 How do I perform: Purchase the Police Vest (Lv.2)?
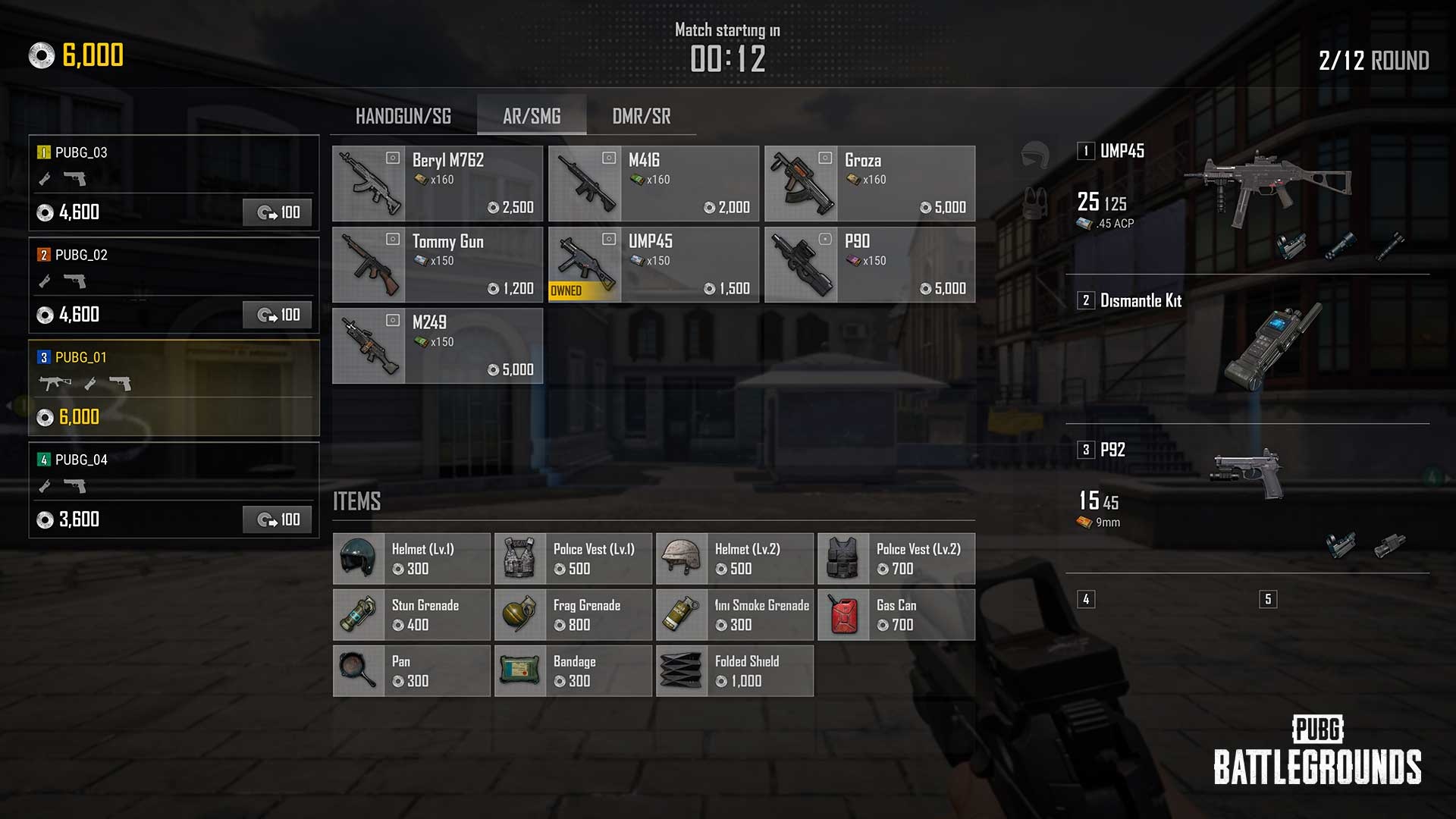coord(896,559)
